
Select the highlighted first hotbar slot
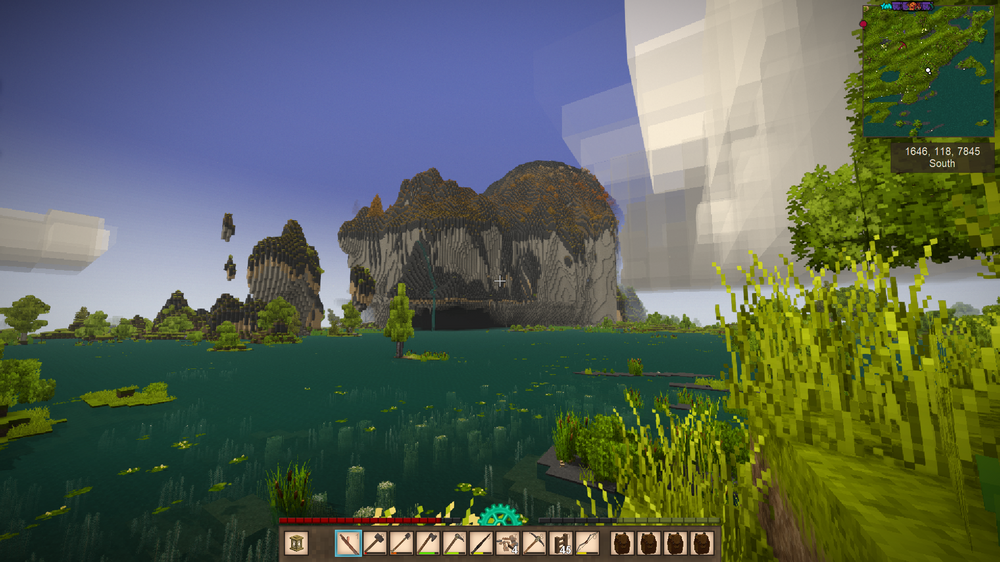pos(349,543)
